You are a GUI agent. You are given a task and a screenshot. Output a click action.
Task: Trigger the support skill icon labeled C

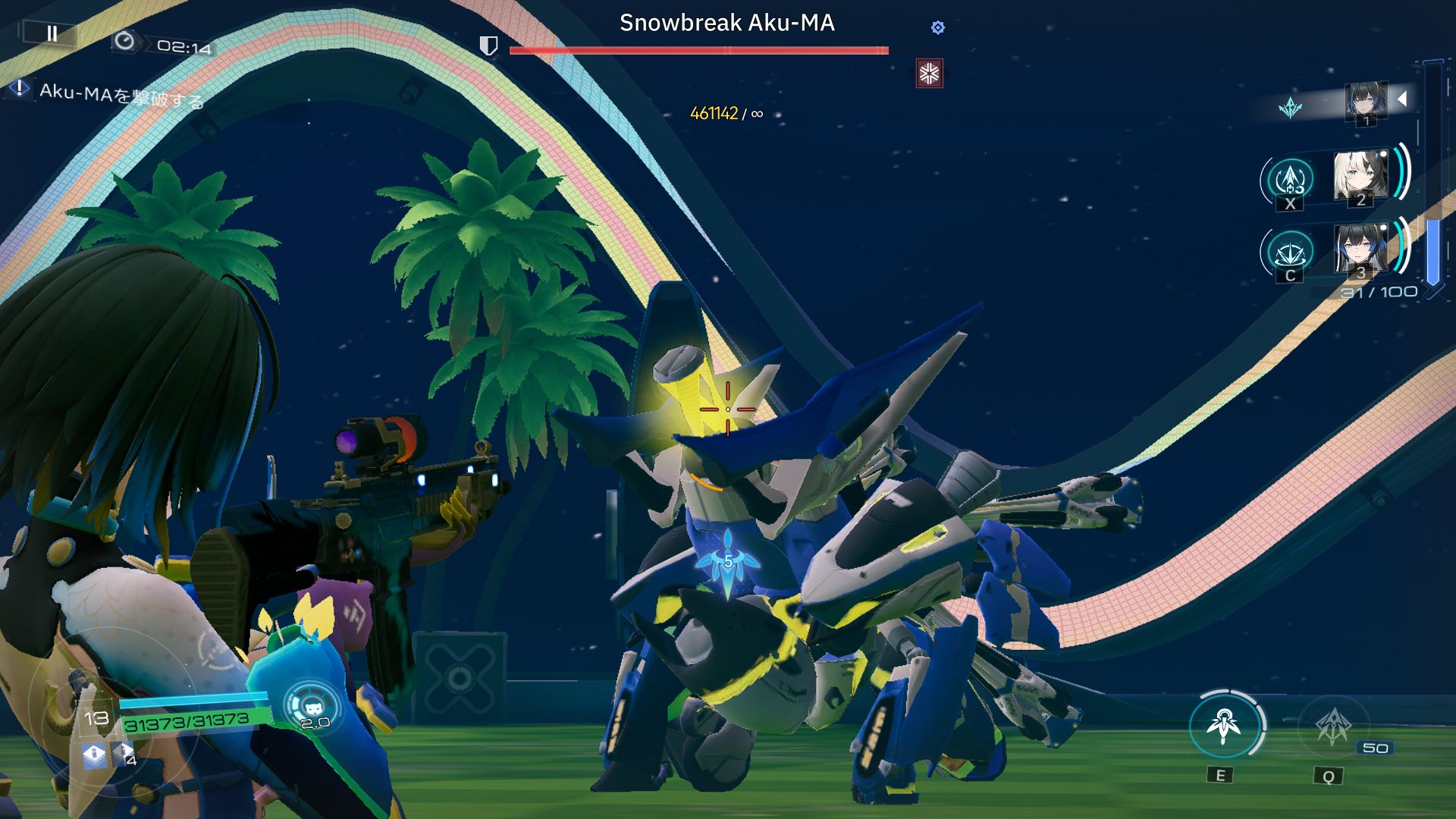click(x=1290, y=251)
